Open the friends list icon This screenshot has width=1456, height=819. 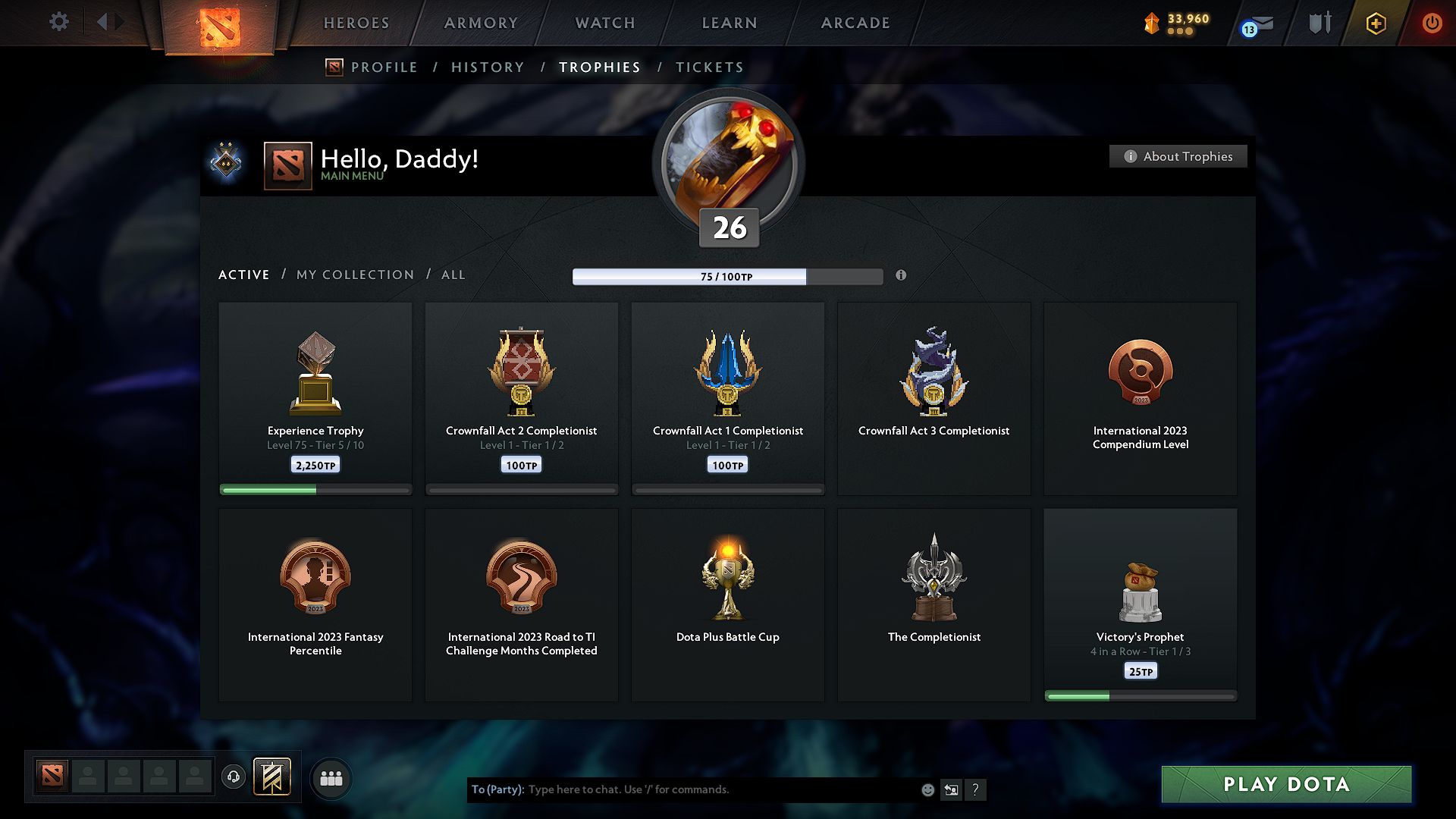(x=331, y=778)
